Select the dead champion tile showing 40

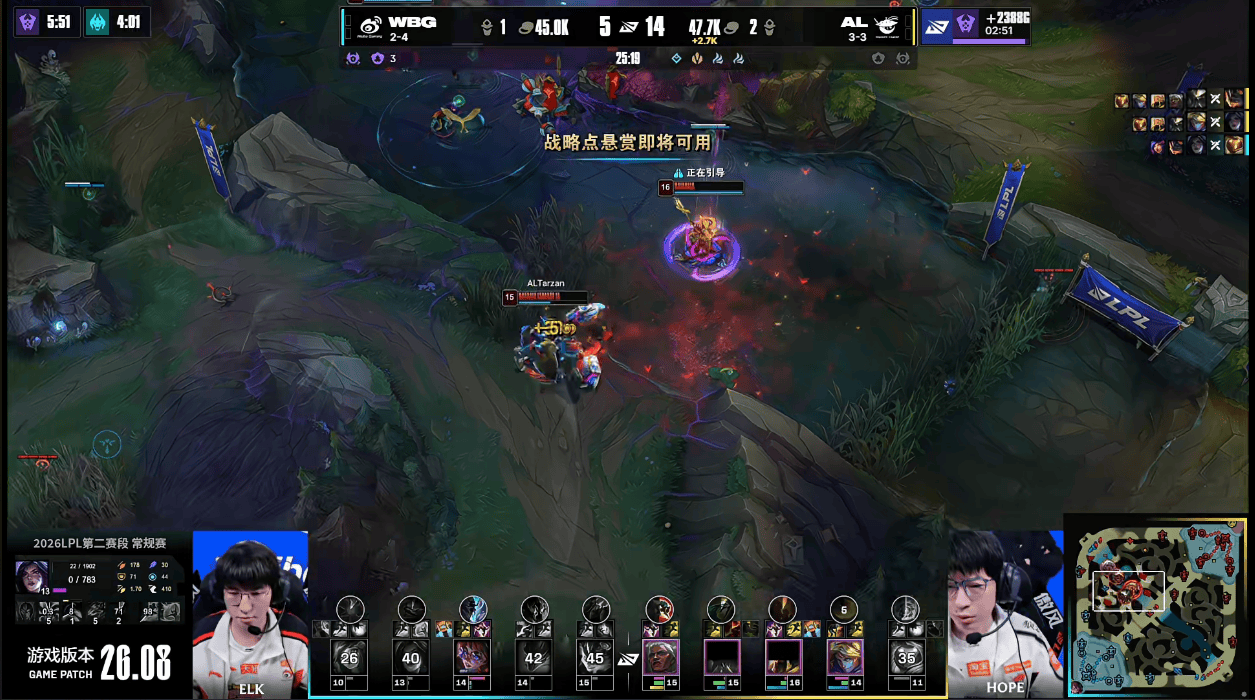pos(411,657)
